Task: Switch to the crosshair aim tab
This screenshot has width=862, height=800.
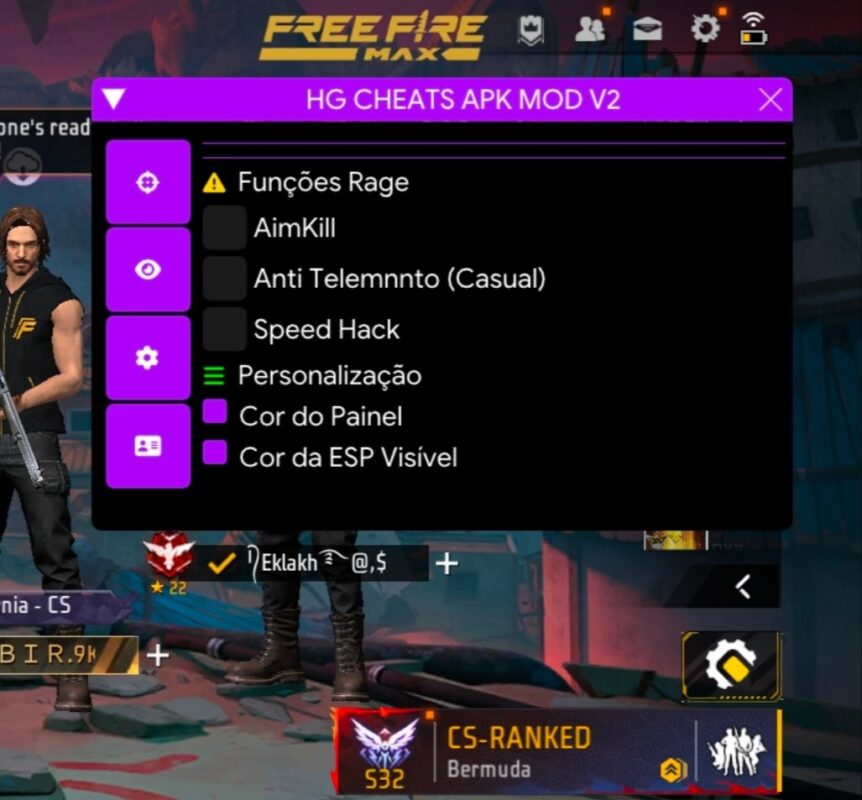Action: (148, 183)
